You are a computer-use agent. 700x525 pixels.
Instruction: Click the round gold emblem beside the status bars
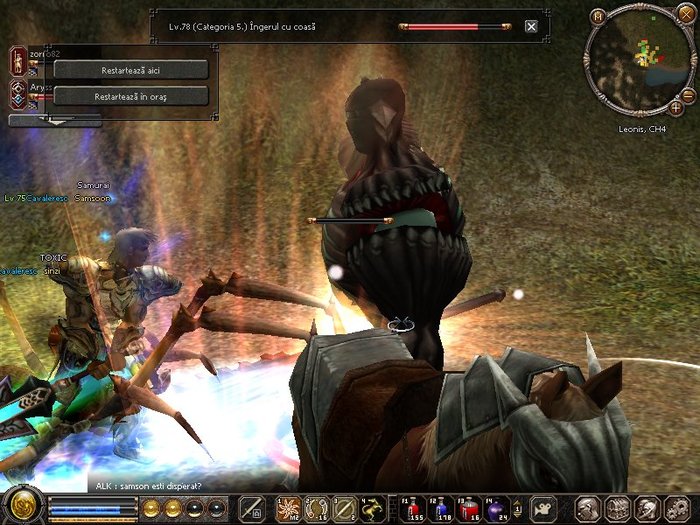[21, 503]
